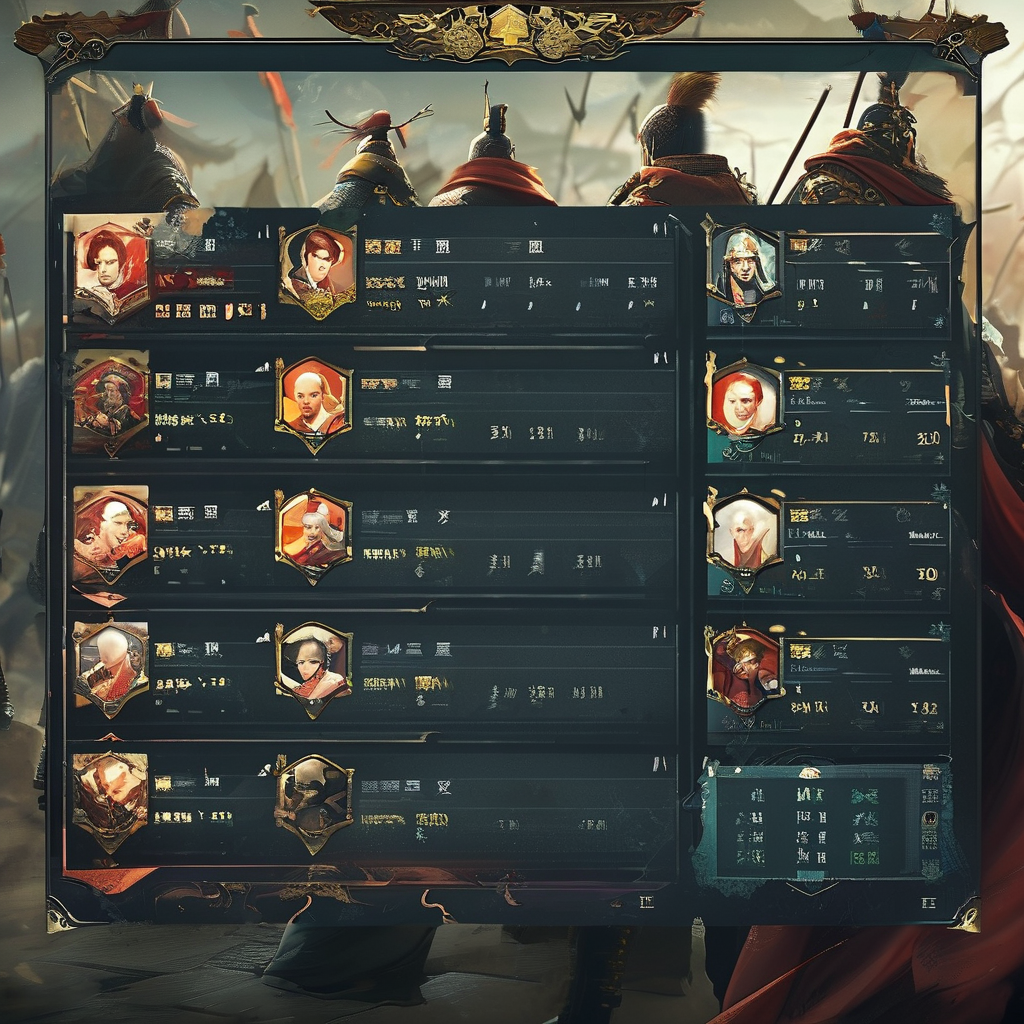1024x1024 pixels.
Task: Pick the helmeted soldier portrait
Action: coord(741,266)
